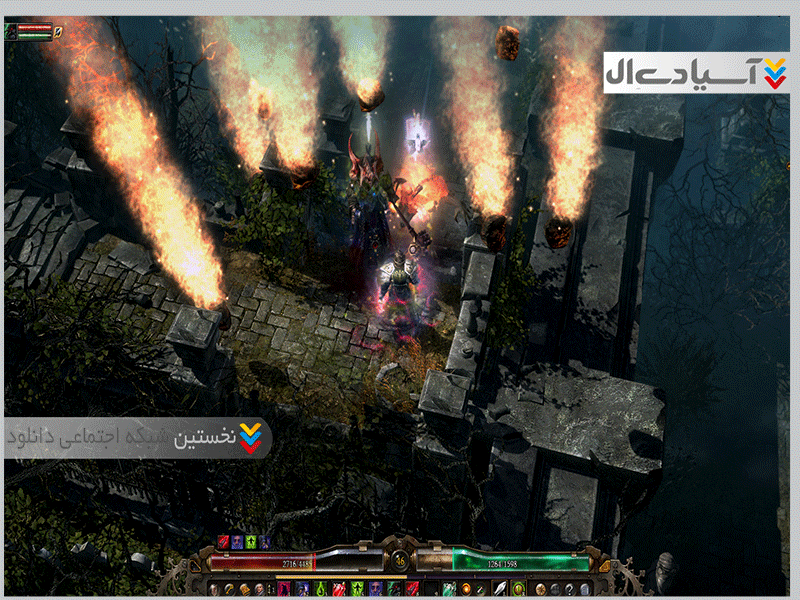Activate the magenta skill on the hotbar
800x600 pixels.
click(285, 588)
